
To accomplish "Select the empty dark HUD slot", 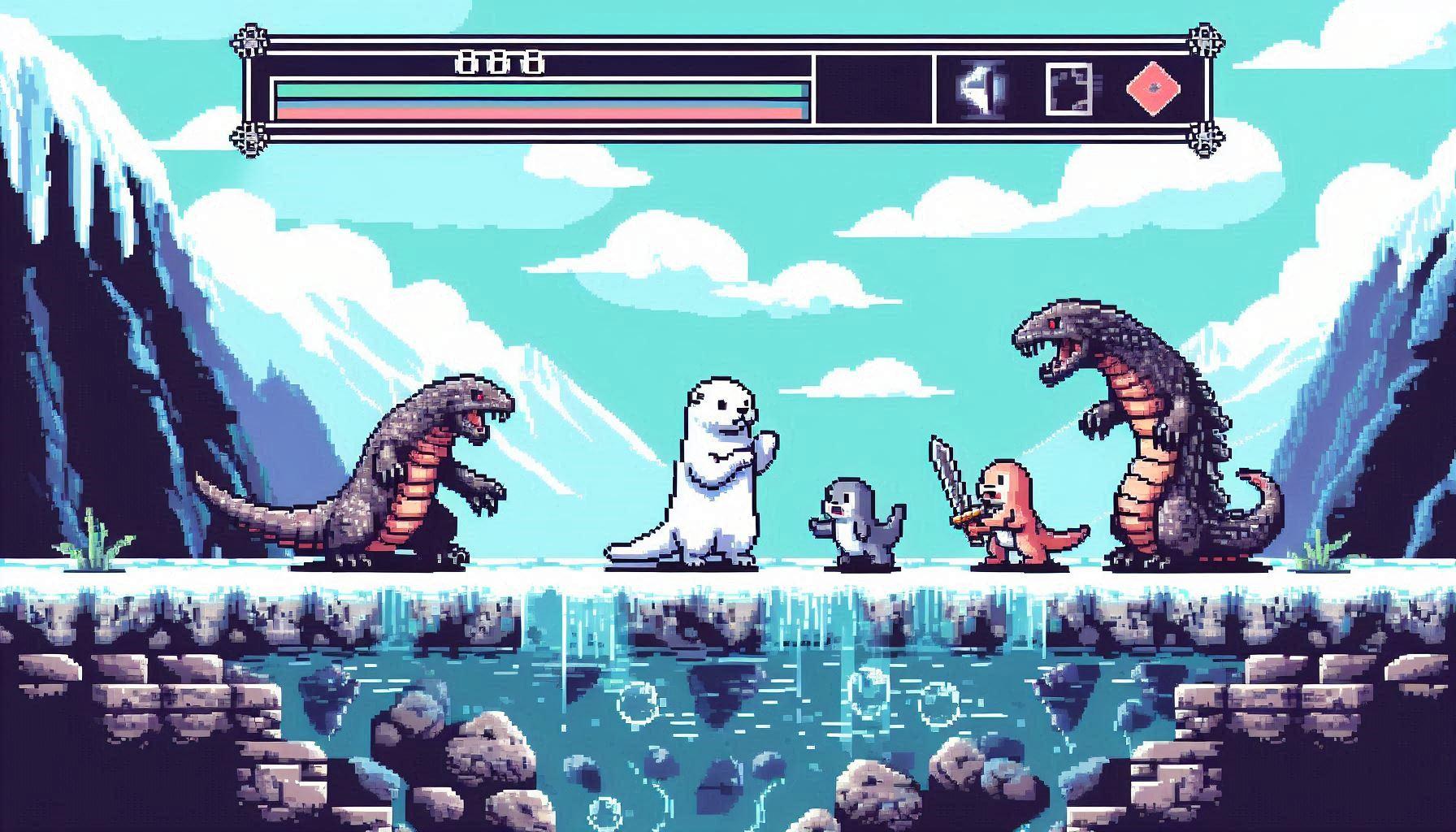I will pos(874,89).
